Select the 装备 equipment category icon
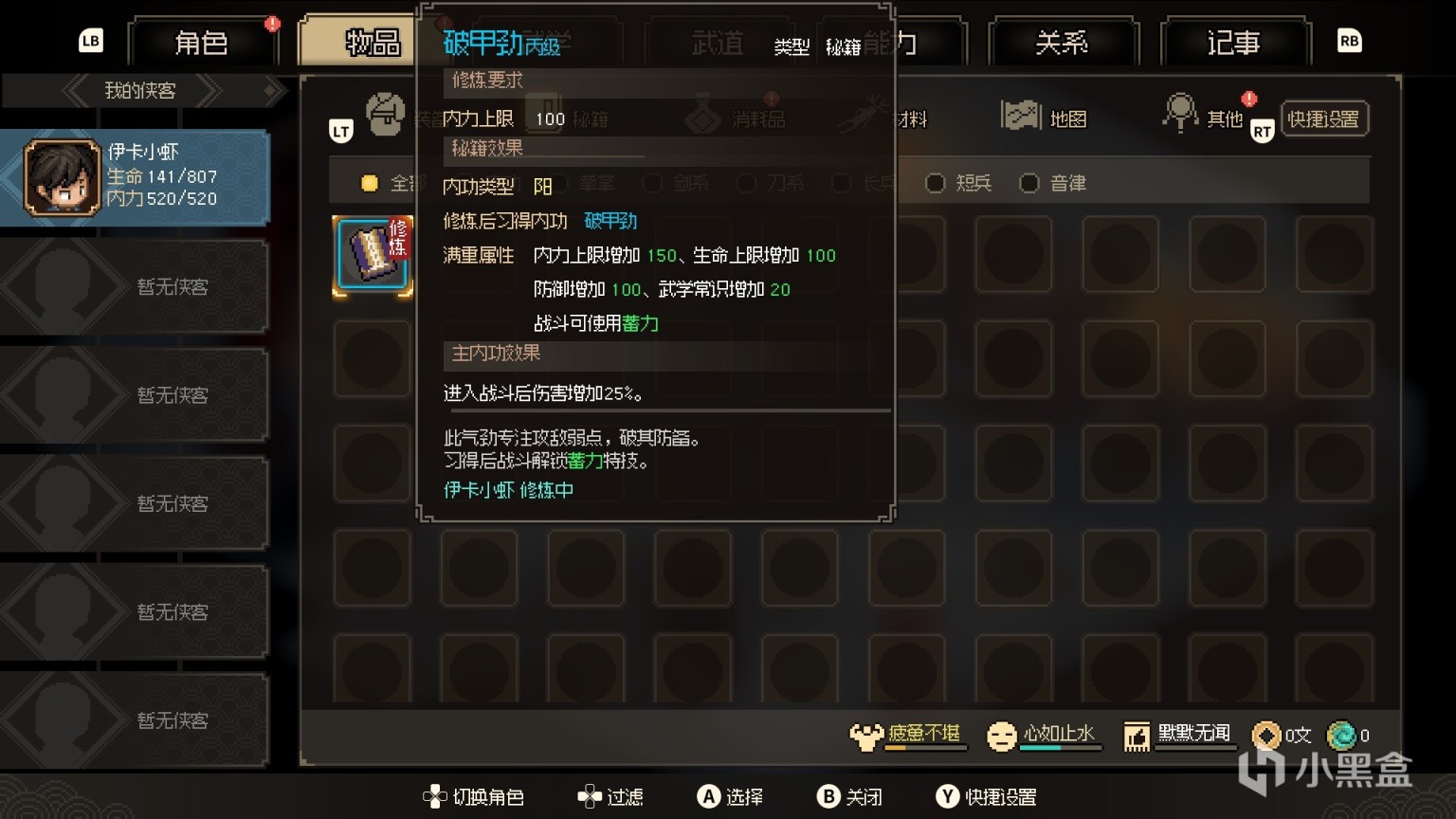 pos(387,114)
